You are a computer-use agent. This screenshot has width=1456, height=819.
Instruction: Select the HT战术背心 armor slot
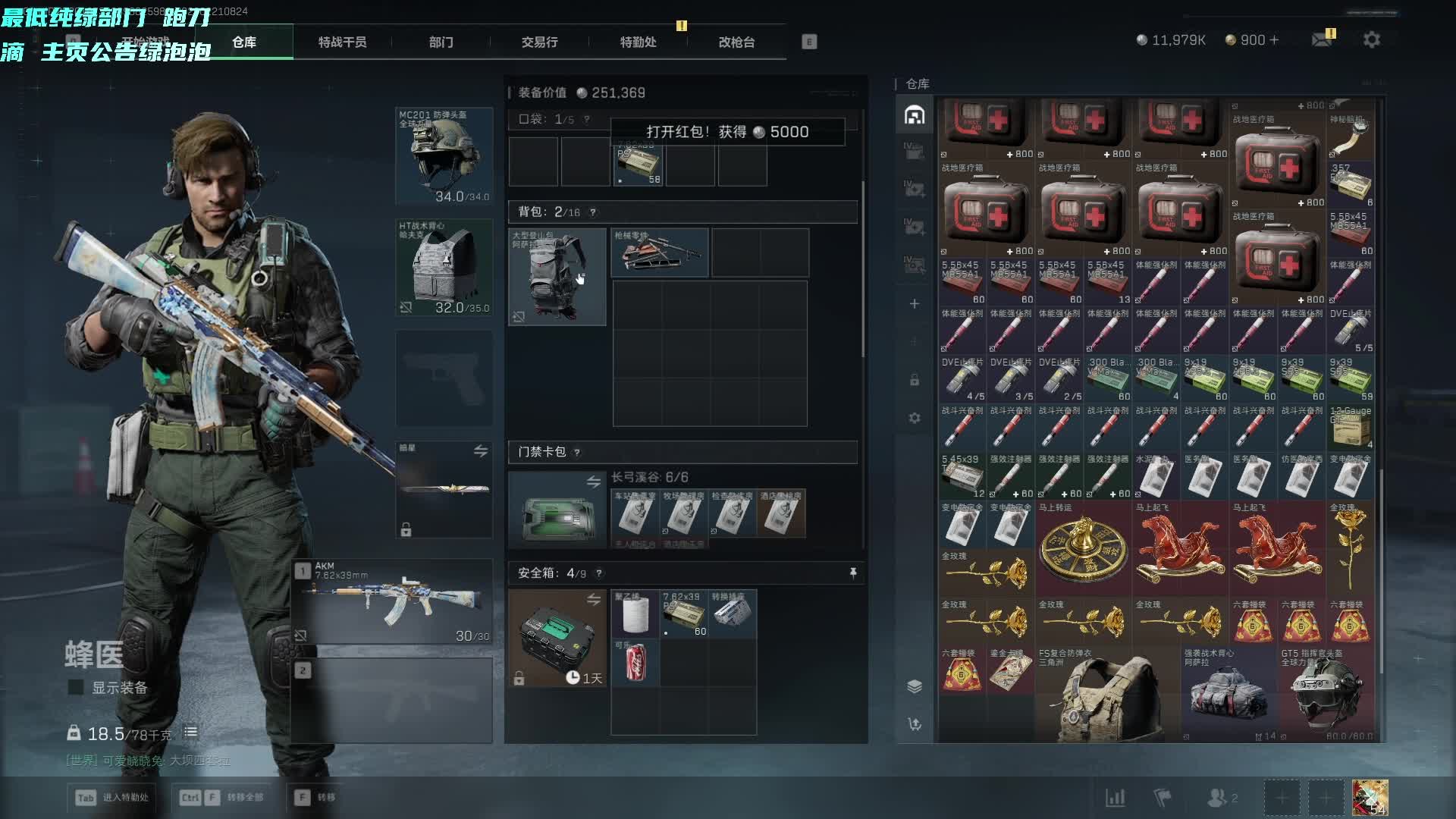click(444, 268)
